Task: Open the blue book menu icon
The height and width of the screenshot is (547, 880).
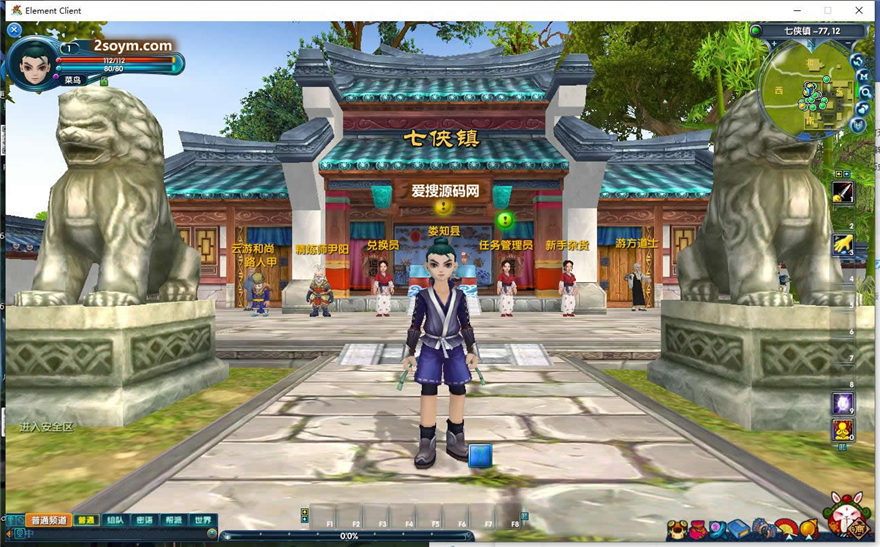Action: click(738, 529)
